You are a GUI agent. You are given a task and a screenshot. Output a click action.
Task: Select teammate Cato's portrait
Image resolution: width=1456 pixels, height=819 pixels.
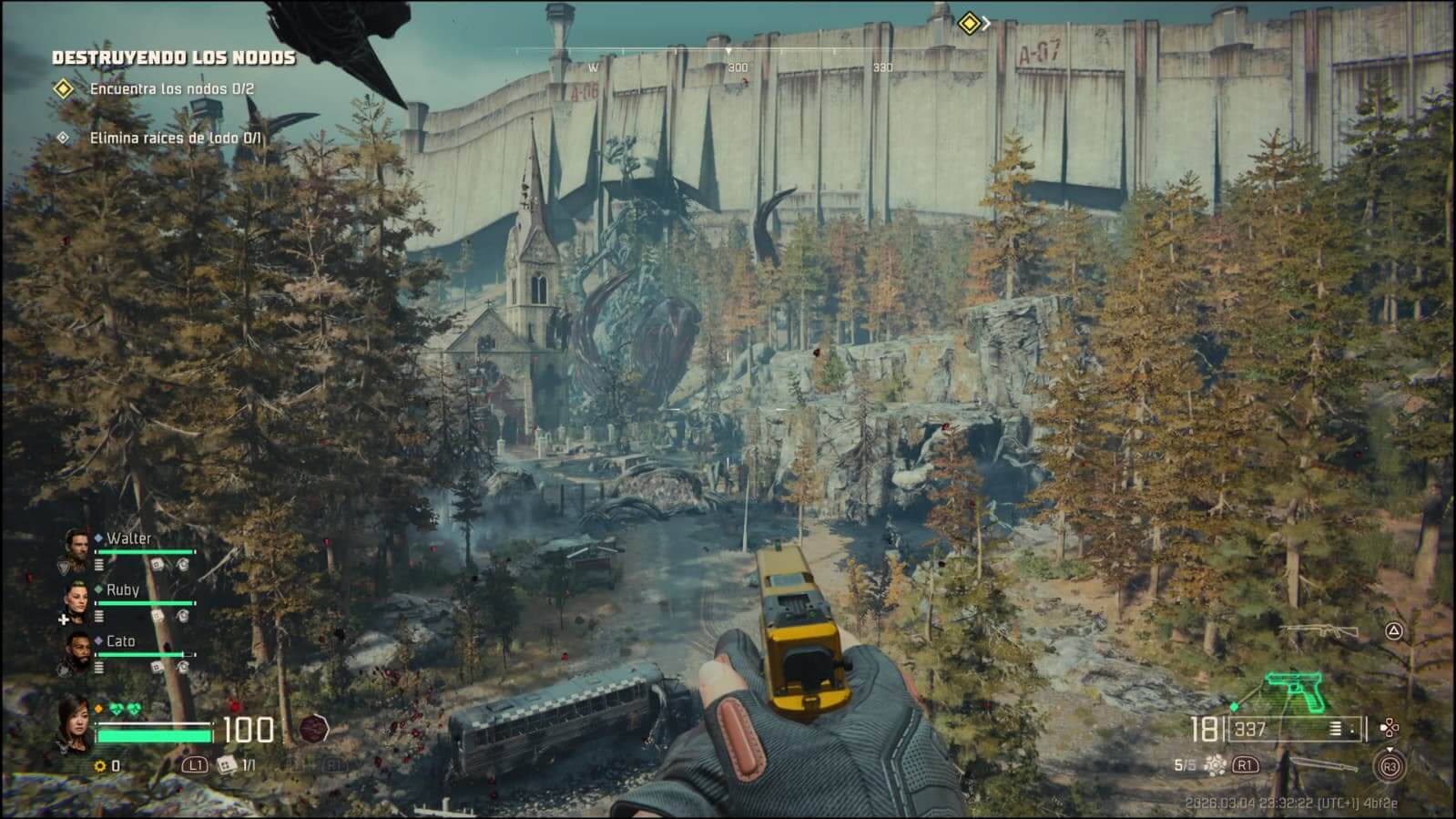[x=77, y=650]
